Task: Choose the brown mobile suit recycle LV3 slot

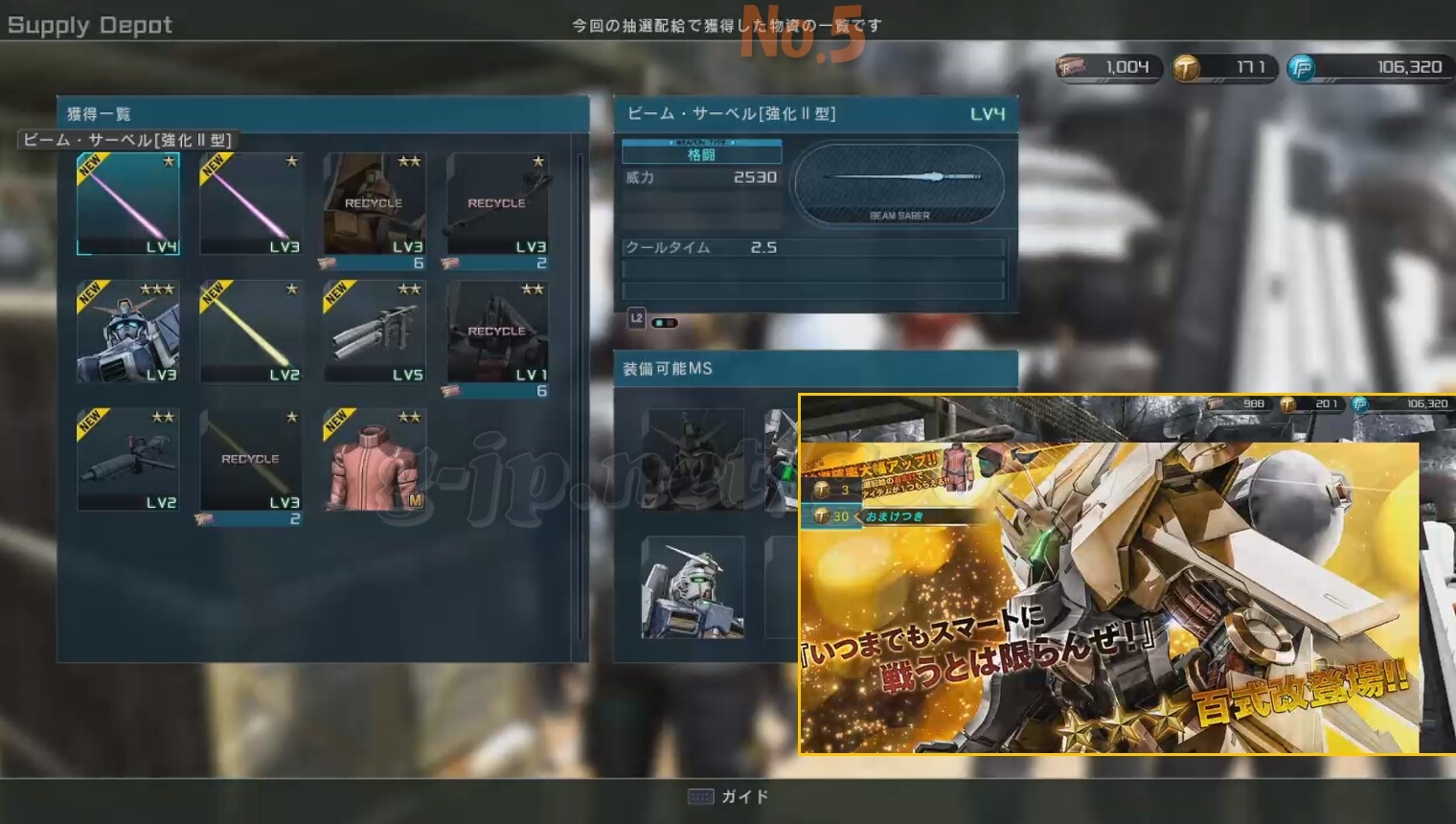Action: (374, 204)
